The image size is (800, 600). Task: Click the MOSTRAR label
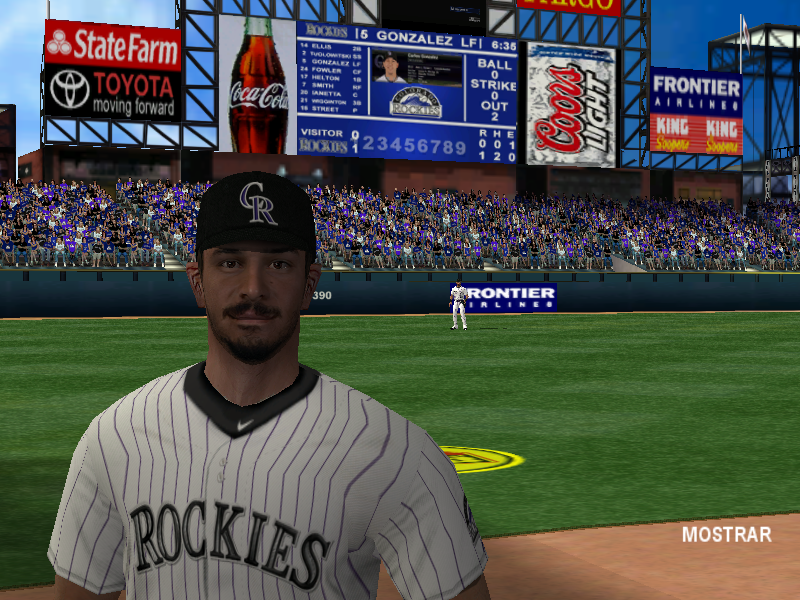pyautogui.click(x=726, y=535)
